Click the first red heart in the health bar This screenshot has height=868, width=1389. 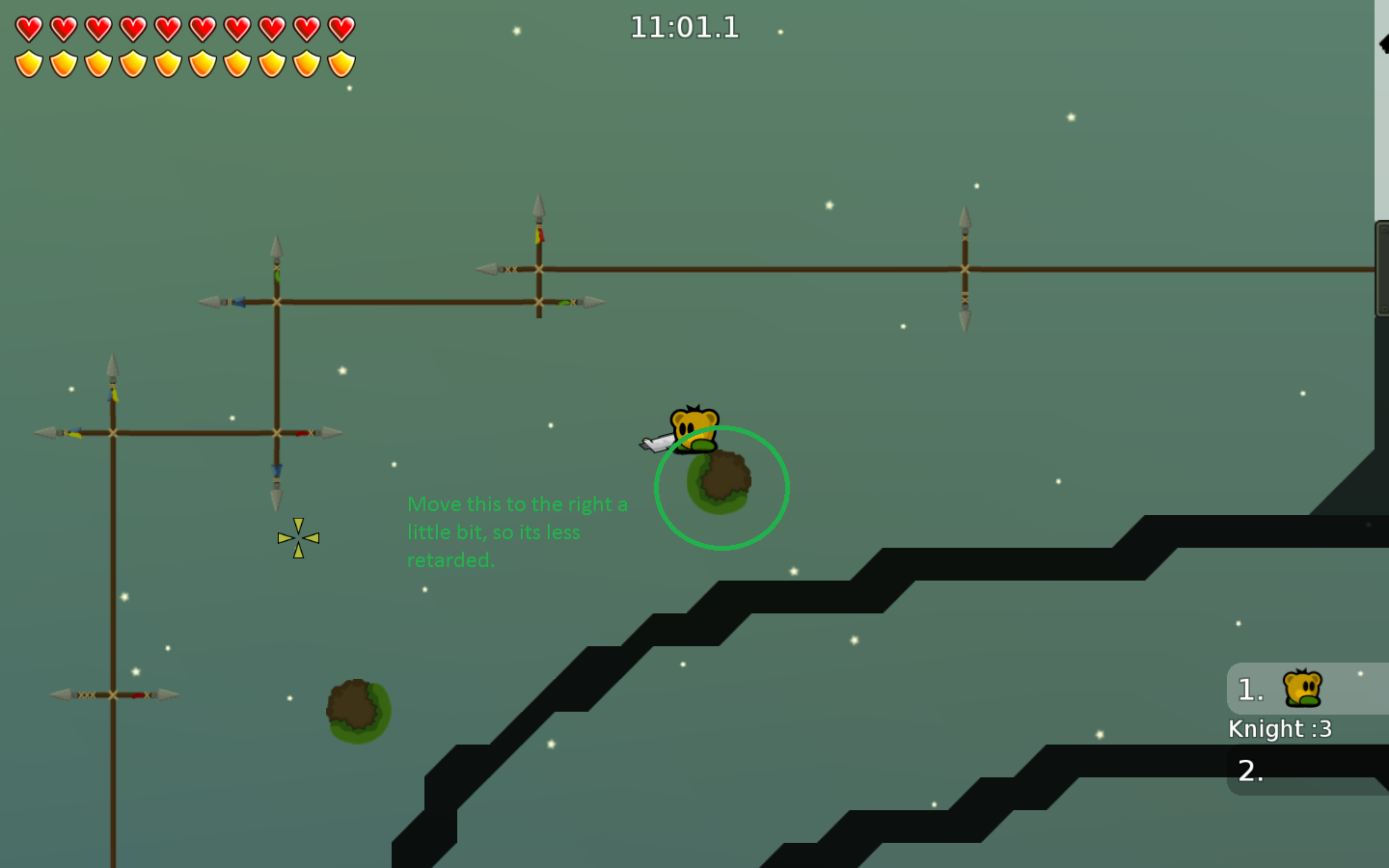click(x=28, y=28)
